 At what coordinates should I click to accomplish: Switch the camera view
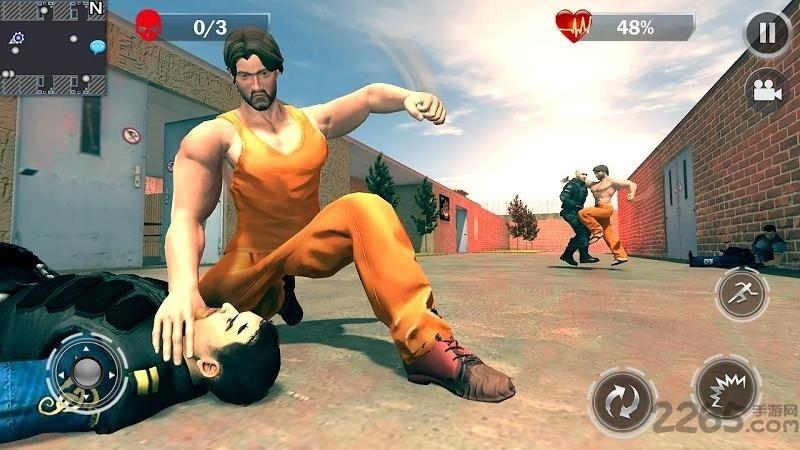767,89
